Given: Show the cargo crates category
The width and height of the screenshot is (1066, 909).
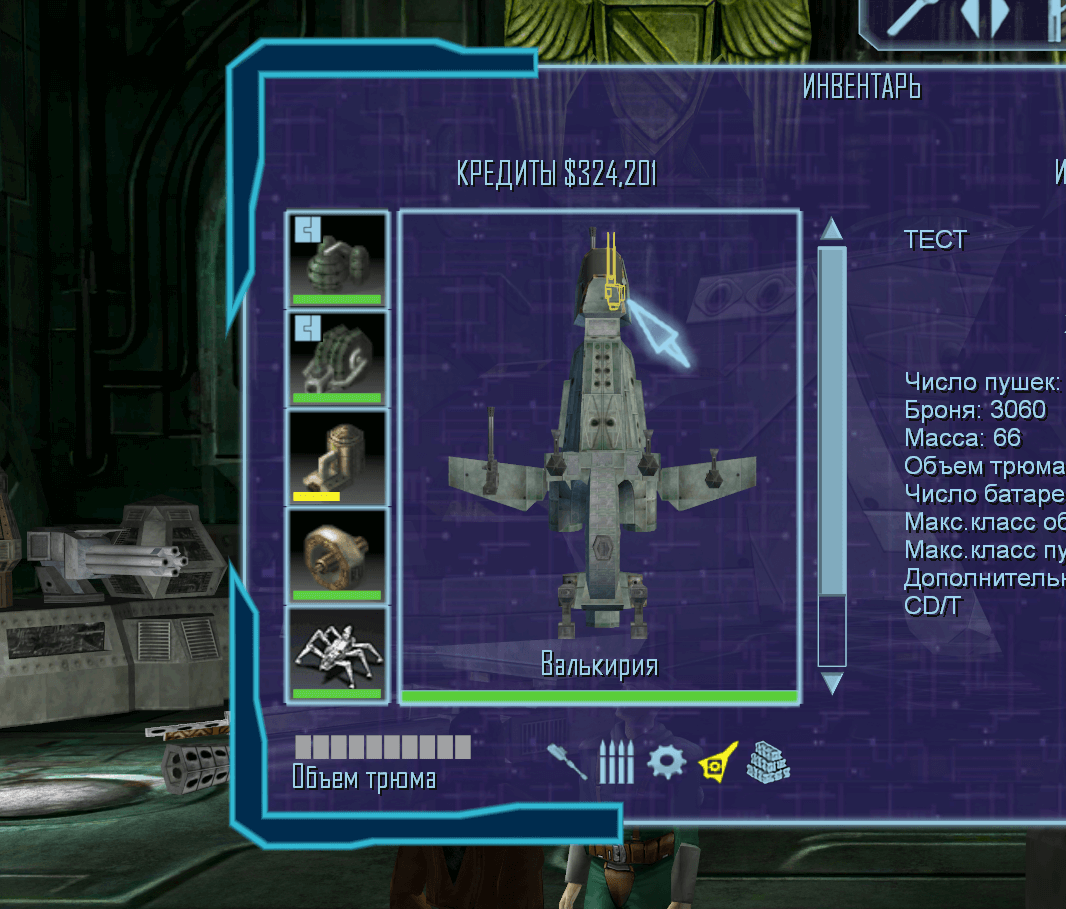Looking at the screenshot, I should [769, 762].
